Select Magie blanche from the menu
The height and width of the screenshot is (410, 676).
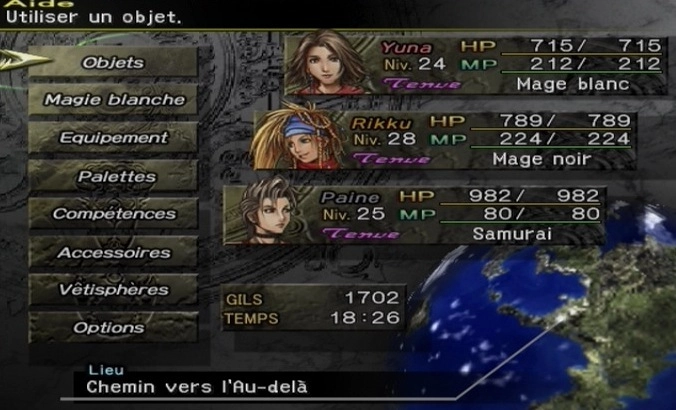click(x=114, y=100)
